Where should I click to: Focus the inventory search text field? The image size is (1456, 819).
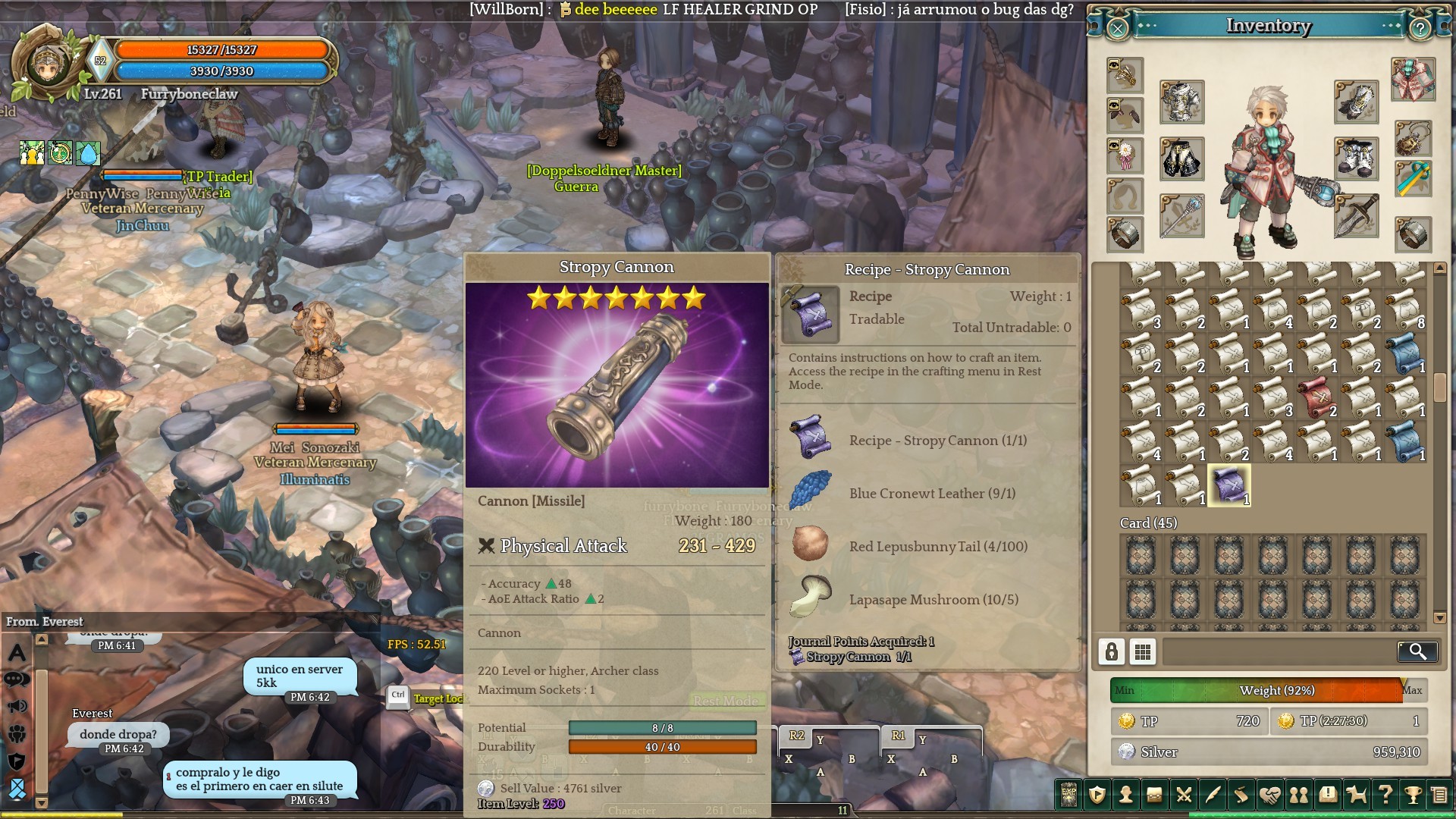pyautogui.click(x=1279, y=651)
